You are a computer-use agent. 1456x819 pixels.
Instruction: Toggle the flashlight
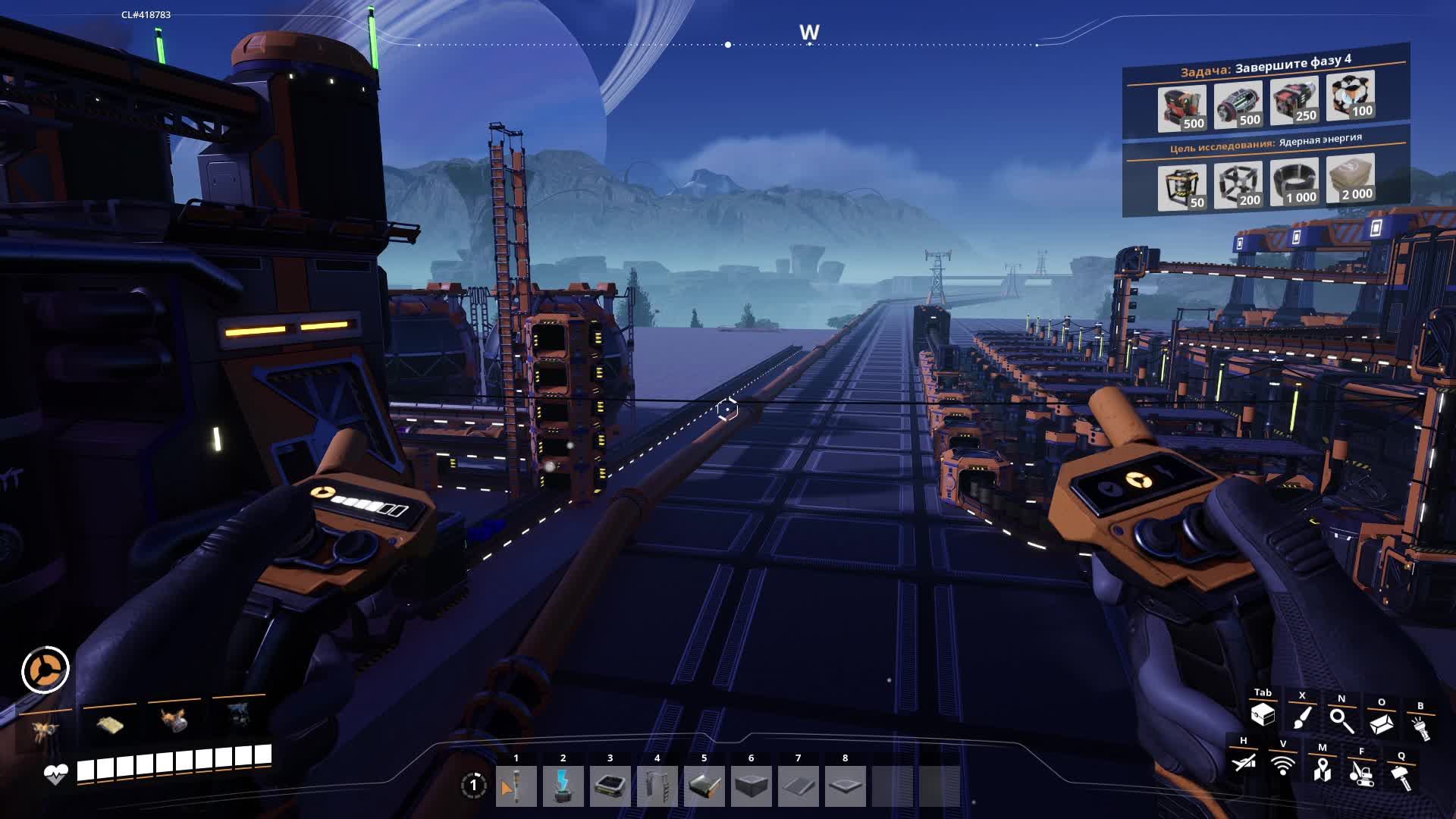click(x=1420, y=728)
